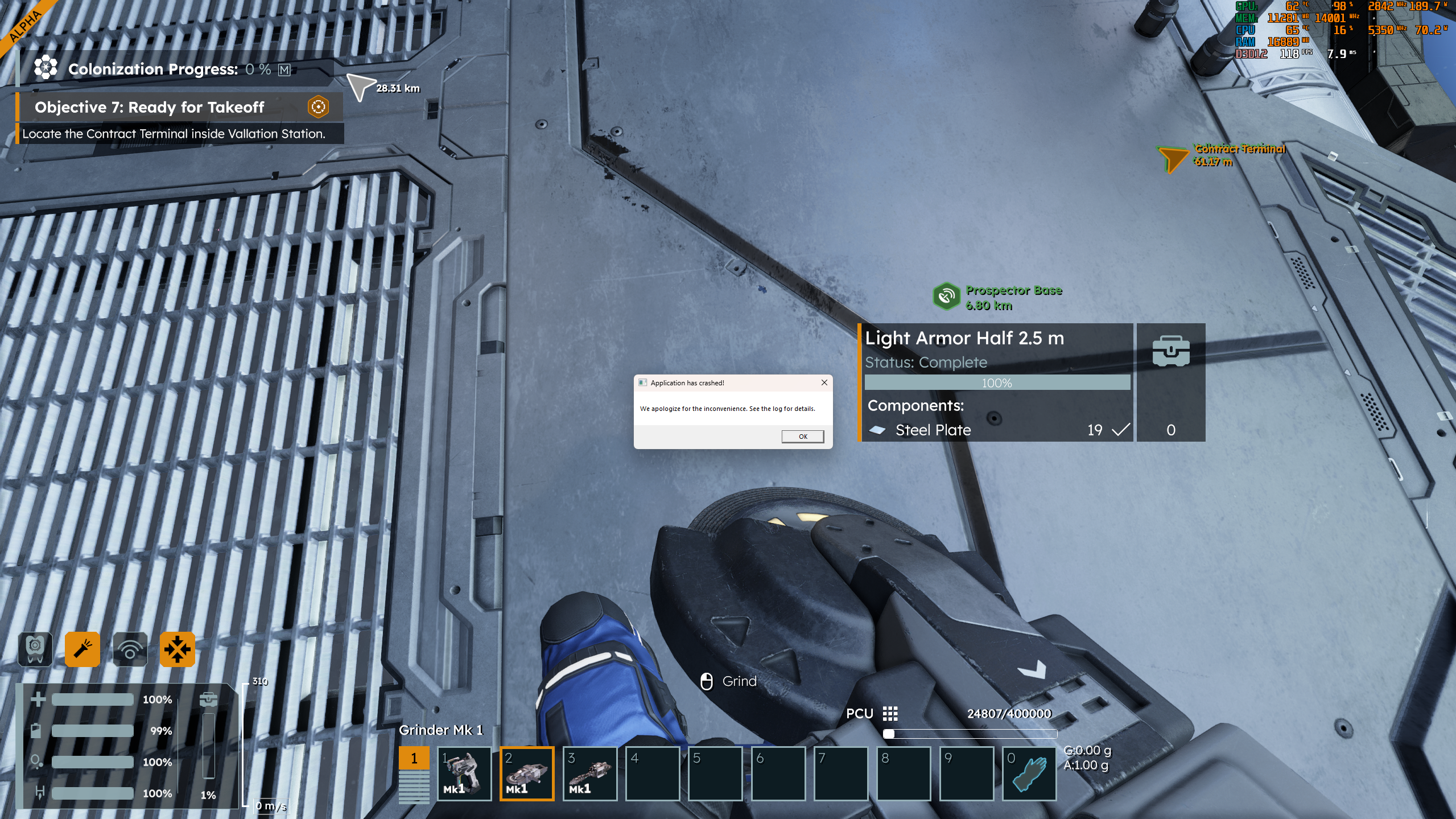Toggle the flashlight icon
This screenshot has height=819, width=1456.
(83, 649)
